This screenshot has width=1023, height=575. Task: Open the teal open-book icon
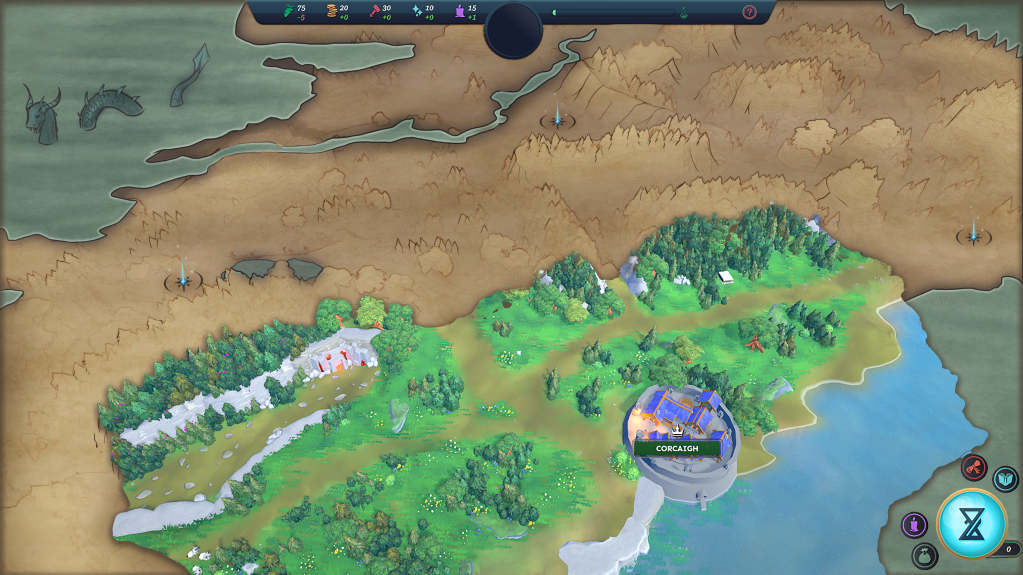pos(1004,479)
